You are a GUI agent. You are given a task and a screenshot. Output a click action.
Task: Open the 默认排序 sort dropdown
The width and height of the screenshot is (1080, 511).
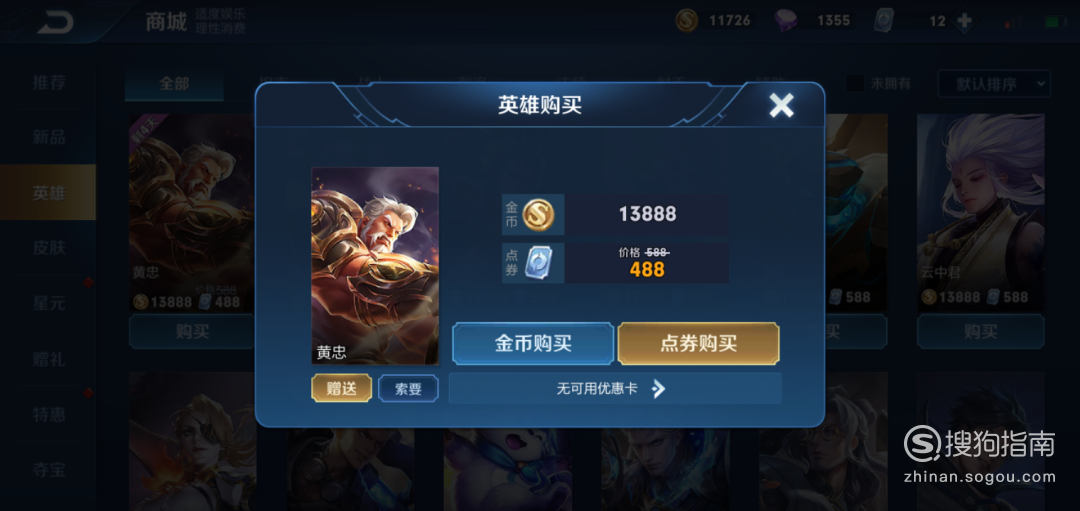pyautogui.click(x=993, y=83)
